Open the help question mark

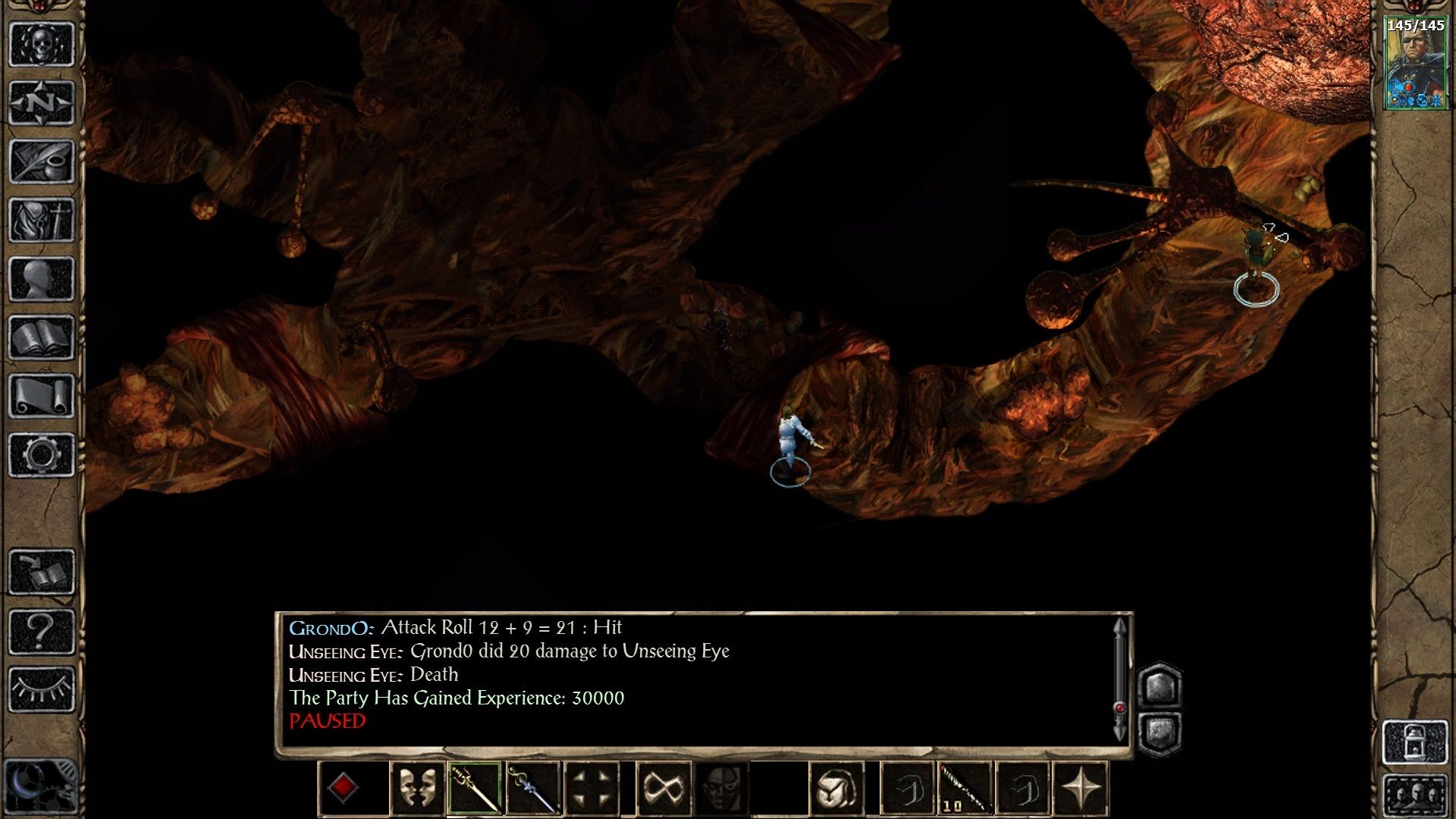click(42, 630)
